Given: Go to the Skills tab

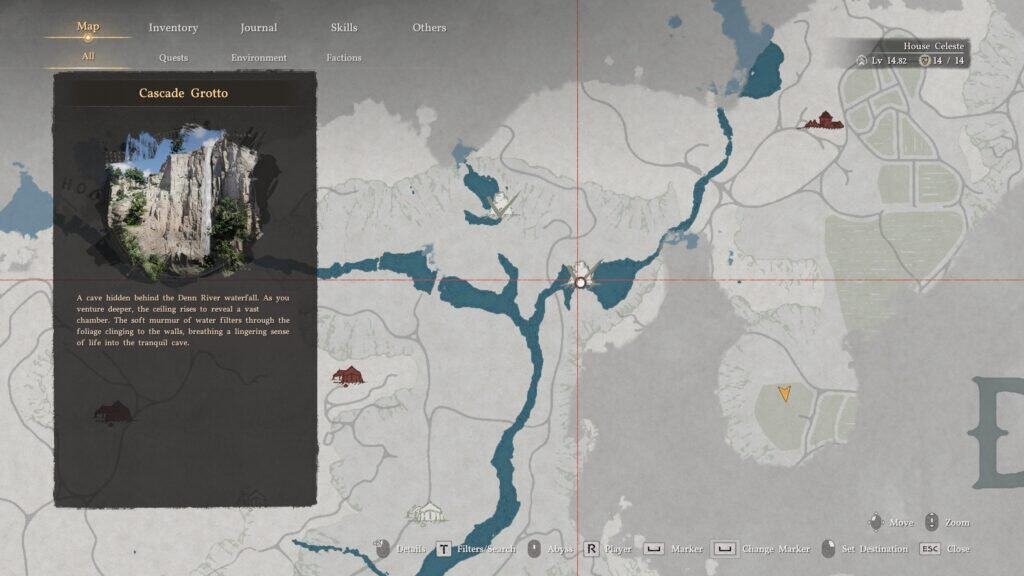Looking at the screenshot, I should coord(344,28).
